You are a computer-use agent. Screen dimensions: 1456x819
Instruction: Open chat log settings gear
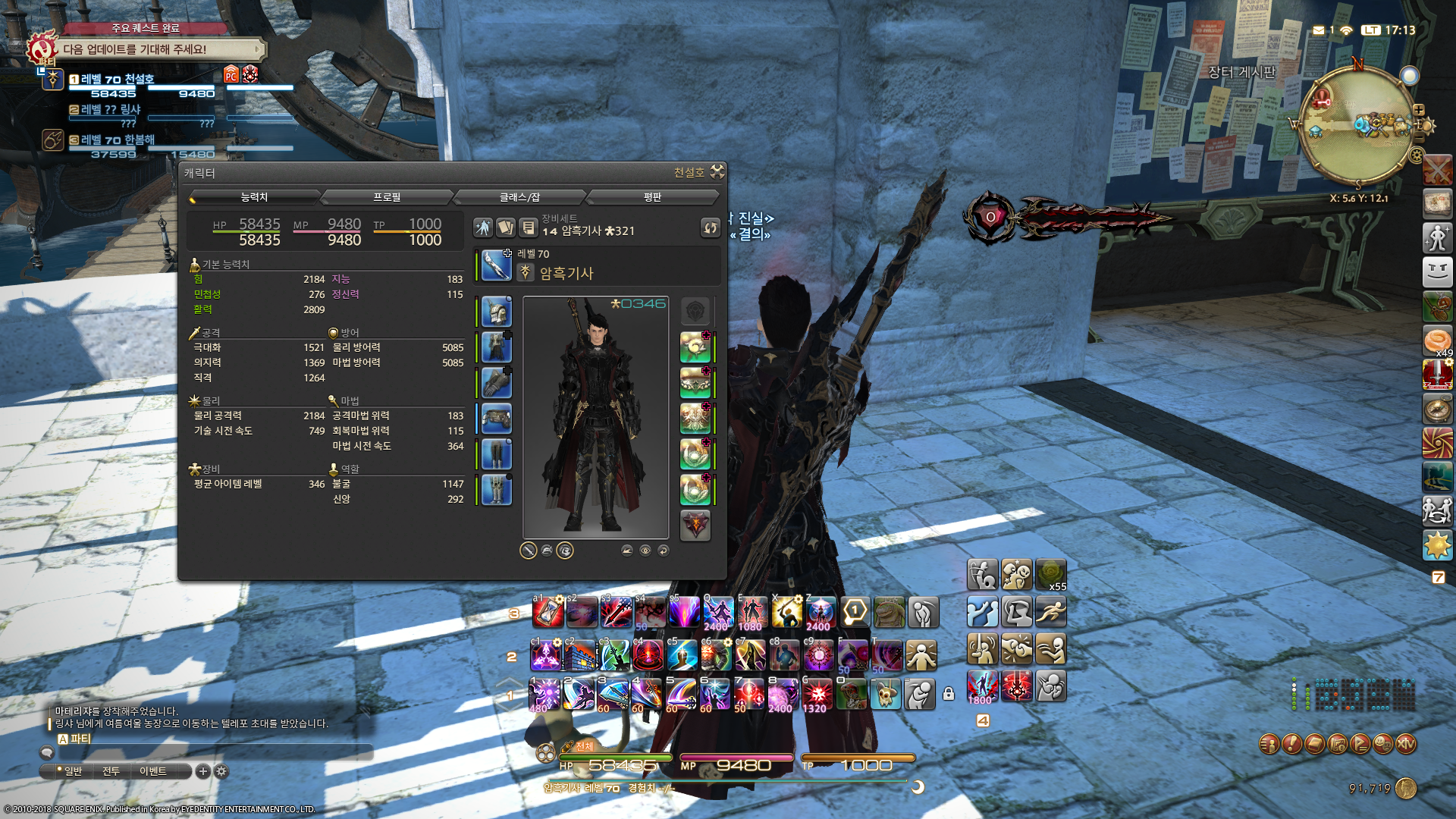click(x=221, y=771)
